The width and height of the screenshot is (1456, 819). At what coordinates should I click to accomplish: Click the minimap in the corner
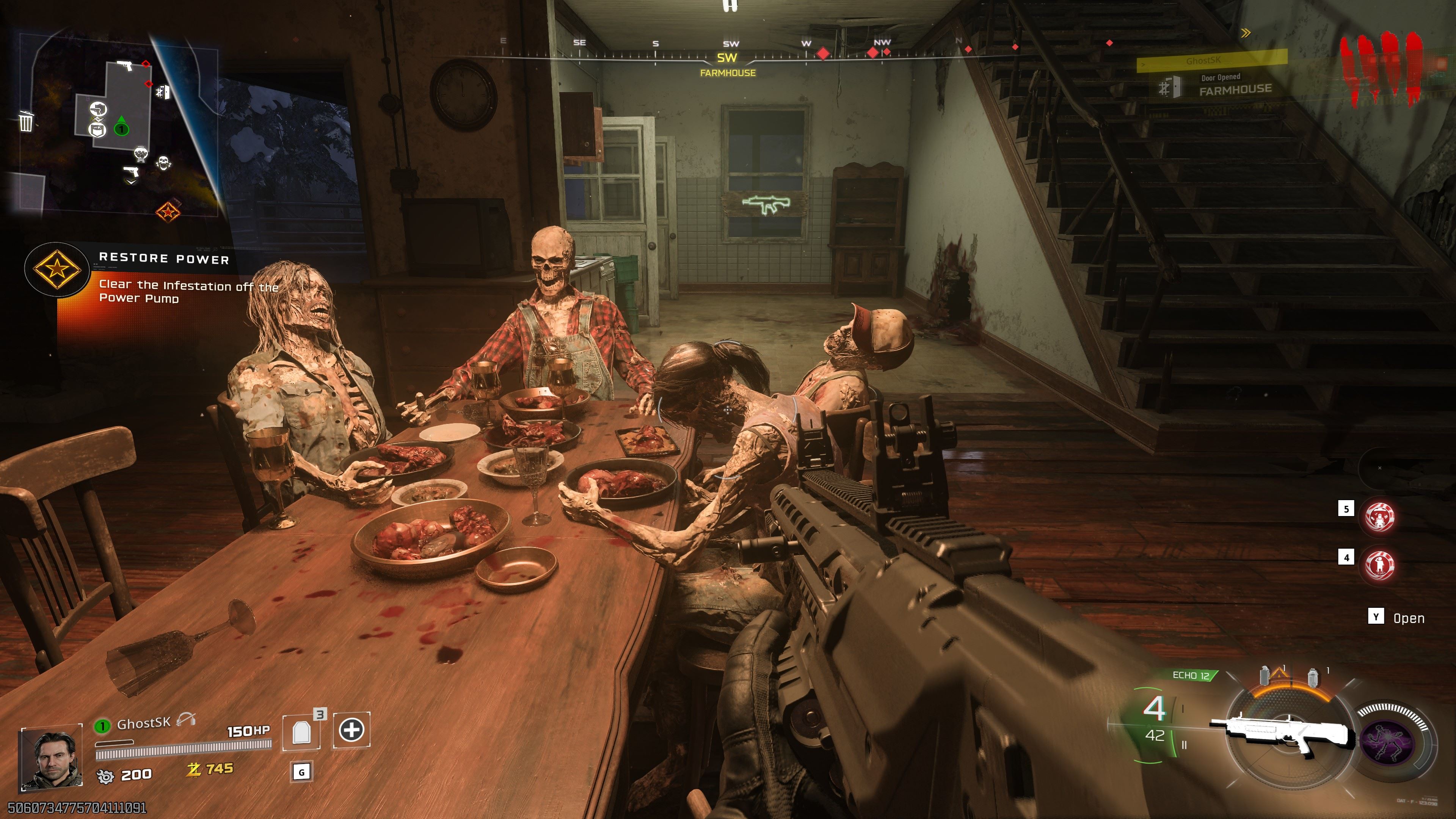pos(119,124)
